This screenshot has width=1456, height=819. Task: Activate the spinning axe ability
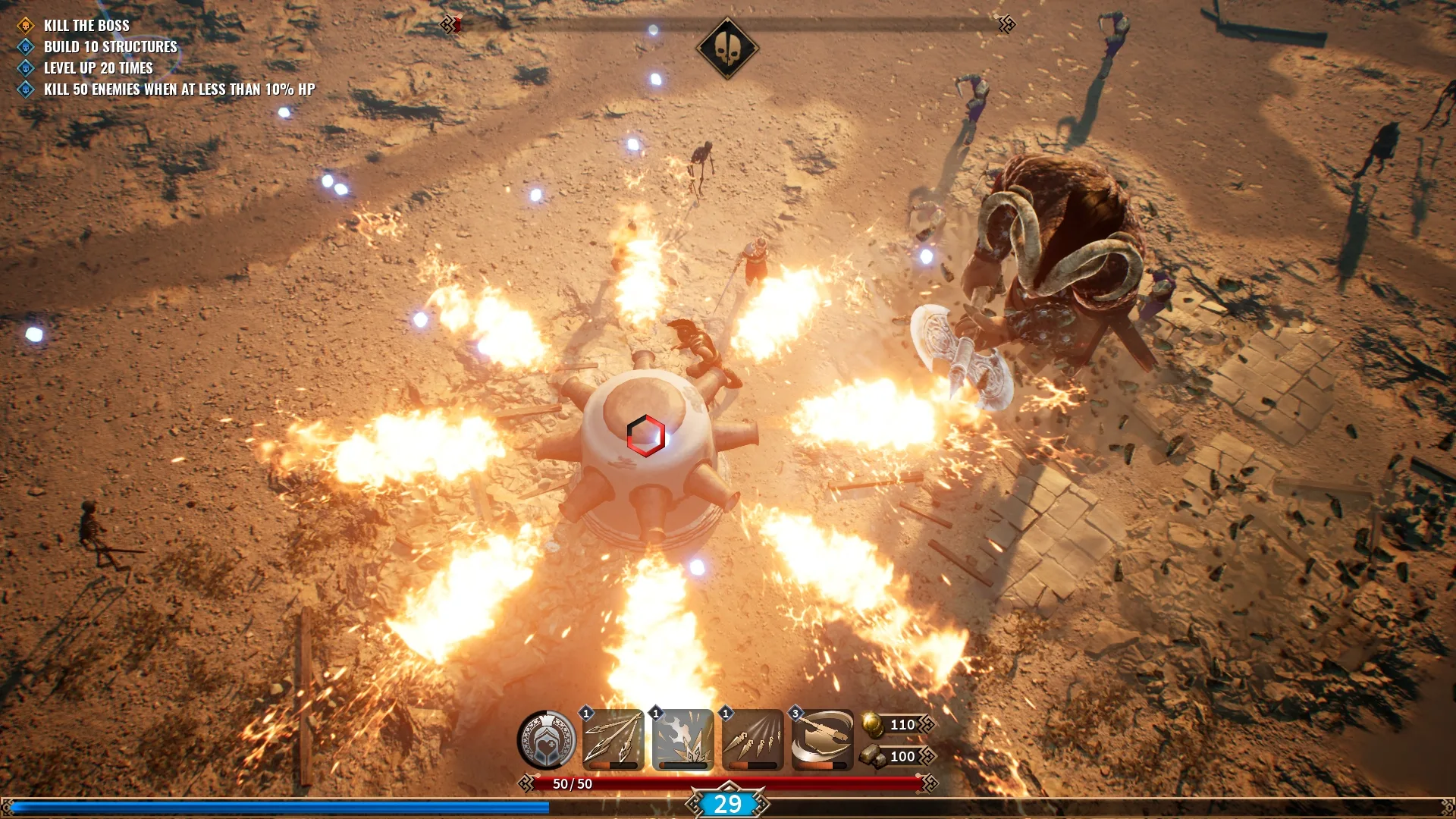tap(823, 740)
